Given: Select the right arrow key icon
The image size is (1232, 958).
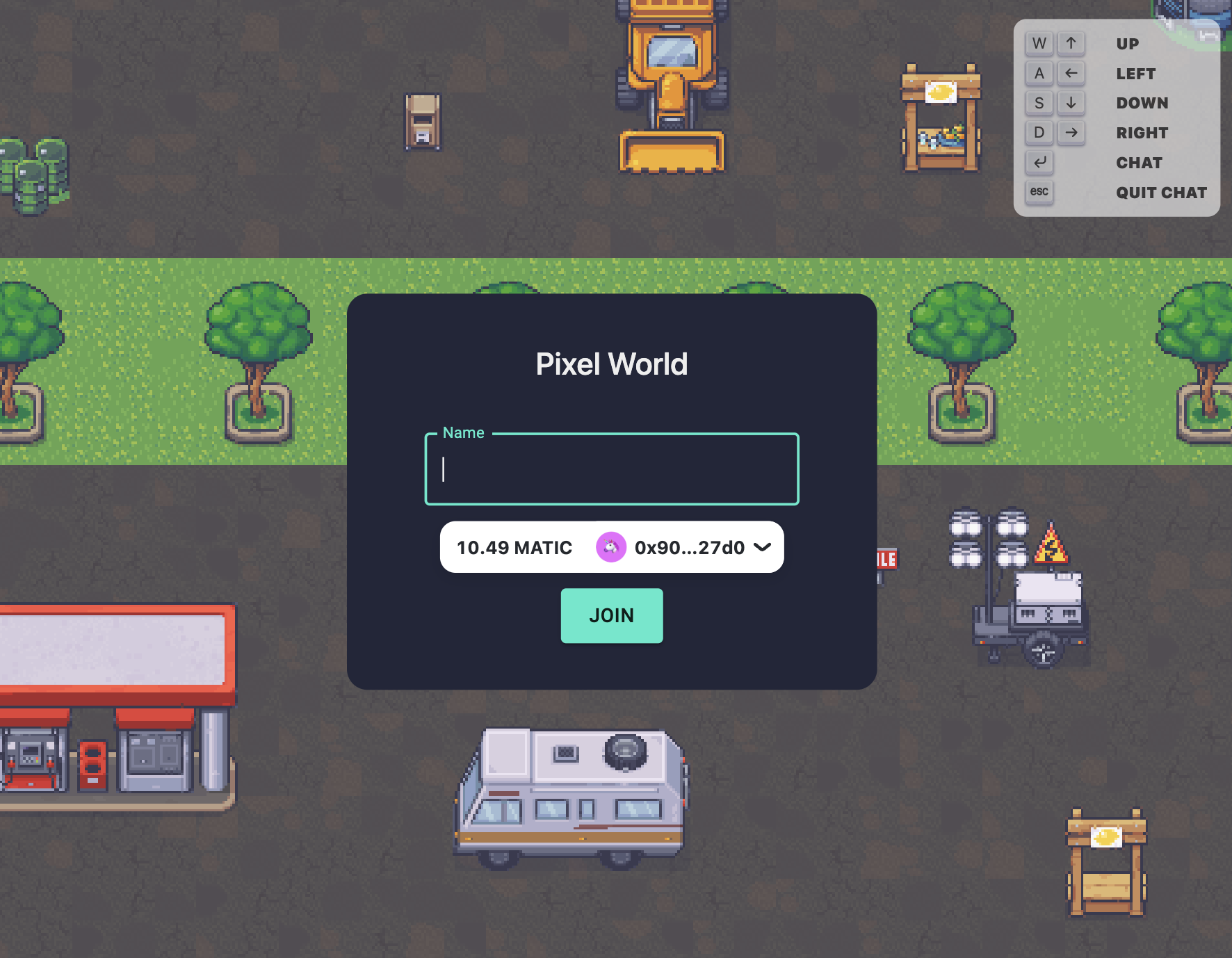Looking at the screenshot, I should [x=1071, y=132].
